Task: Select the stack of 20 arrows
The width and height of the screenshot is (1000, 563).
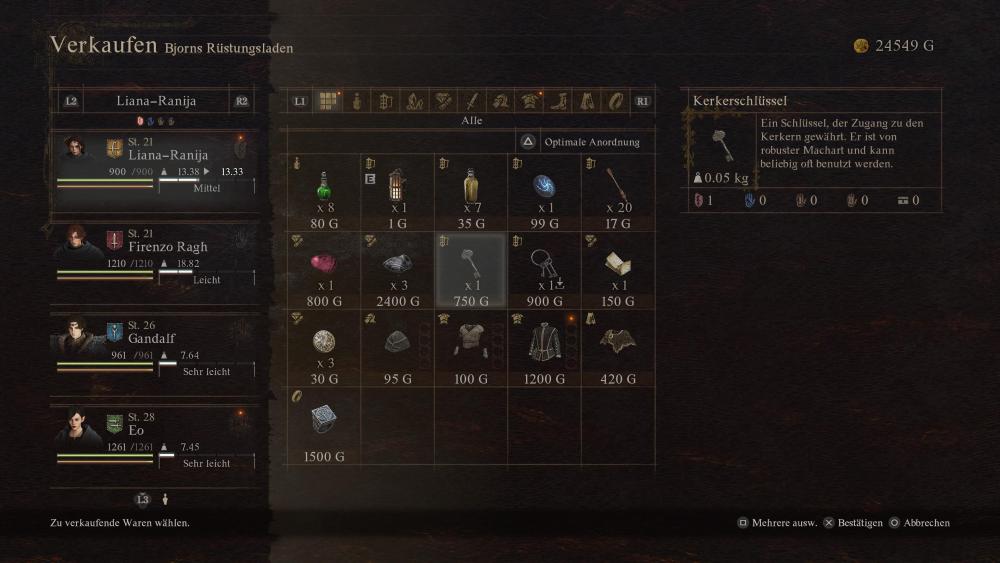Action: [x=618, y=190]
